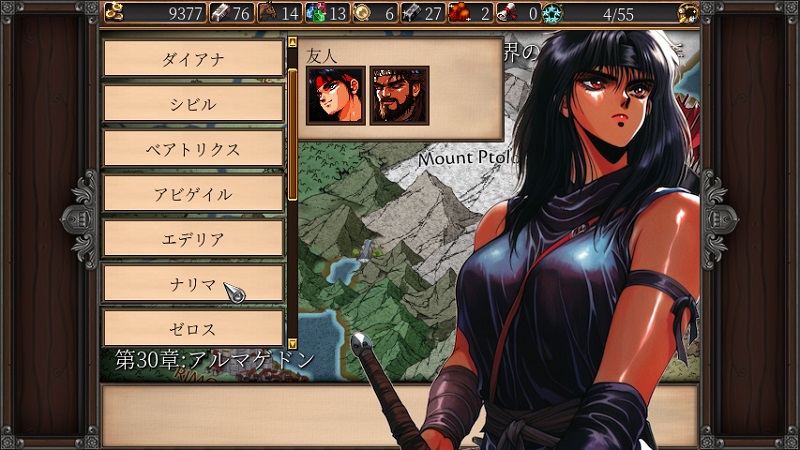This screenshot has height=450, width=800.
Task: Click the list's scroll-up arrow
Action: [292, 43]
